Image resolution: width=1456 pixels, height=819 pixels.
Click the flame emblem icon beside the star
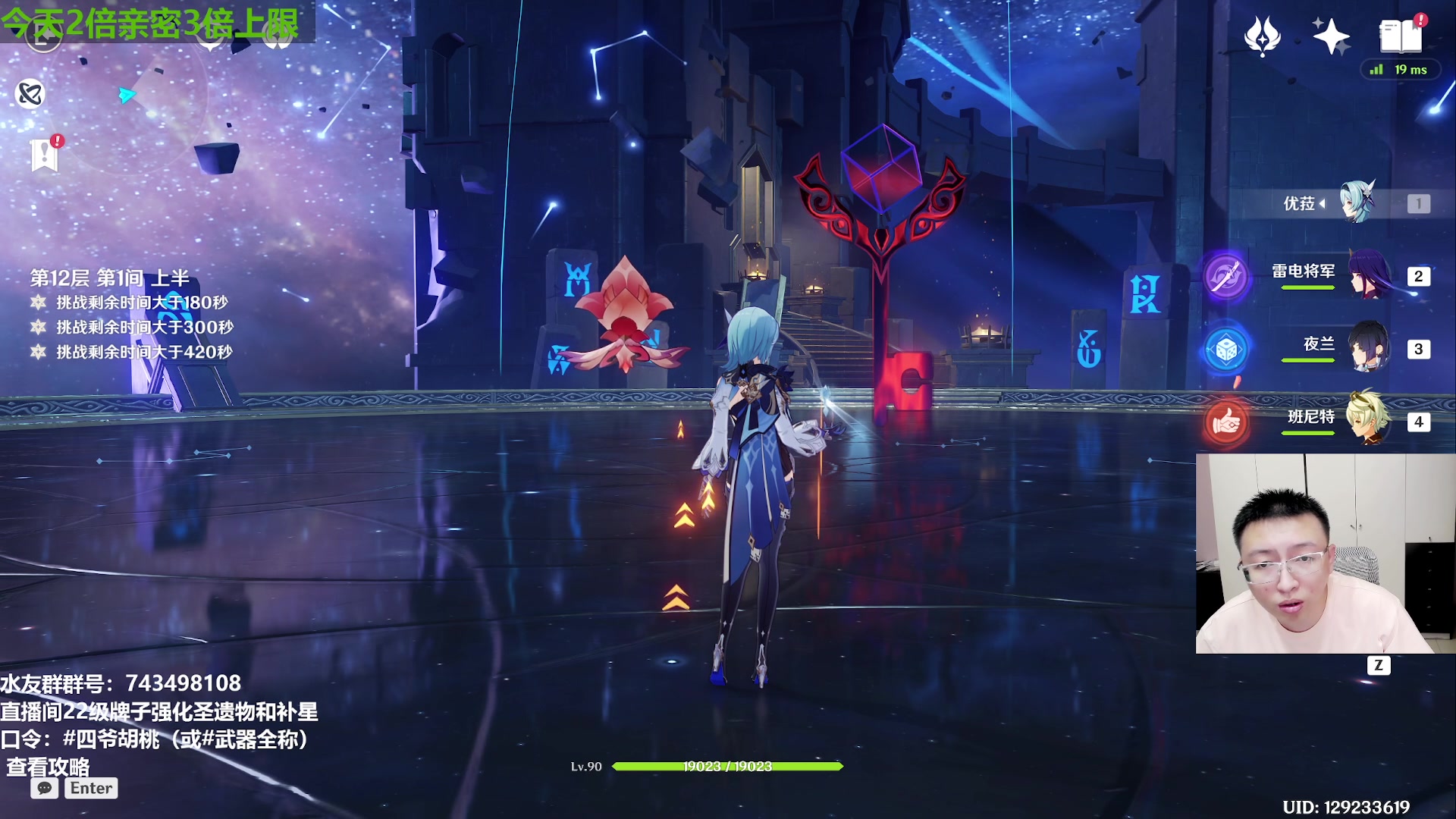click(1263, 36)
